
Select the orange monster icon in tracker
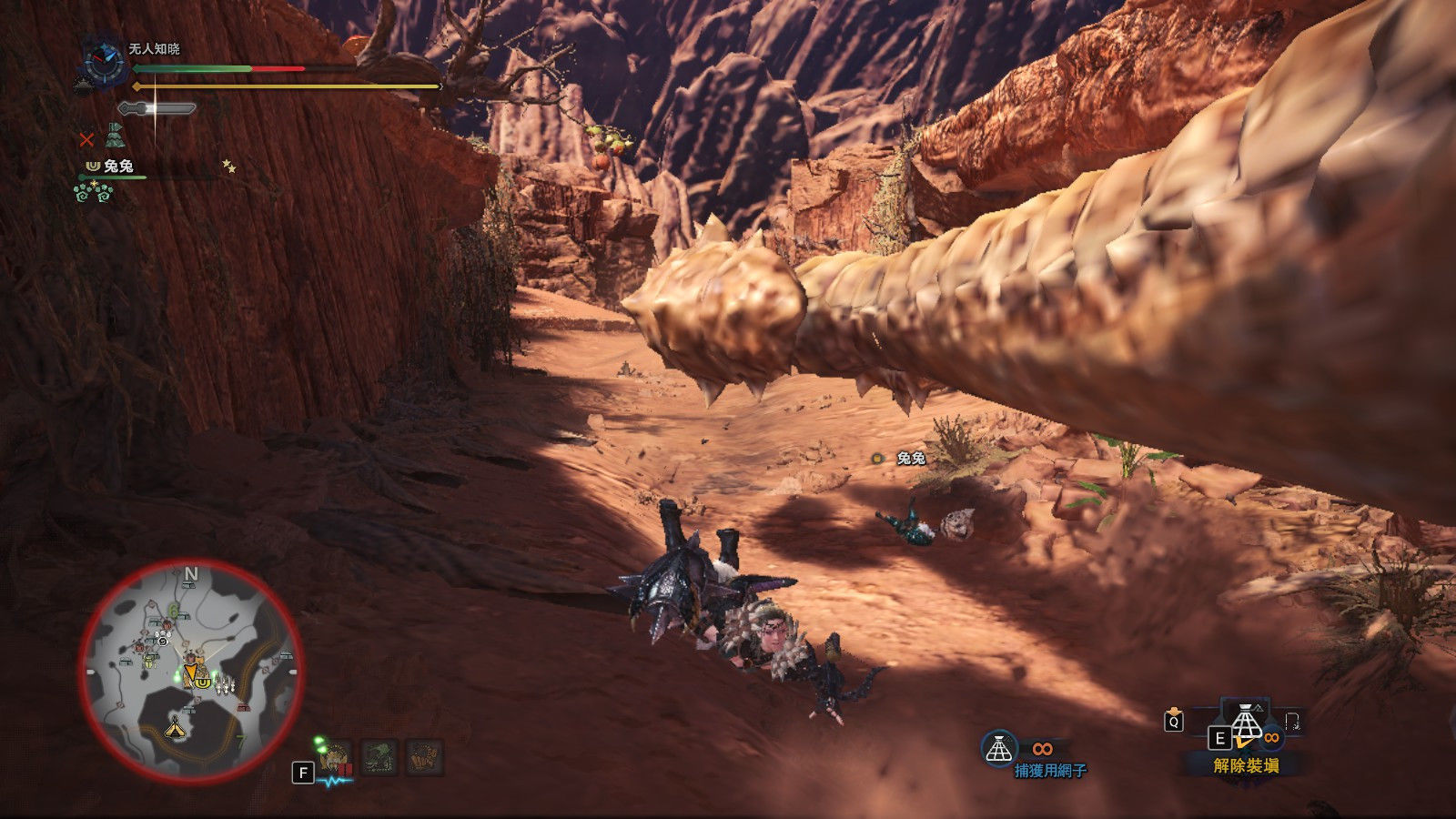pyautogui.click(x=423, y=757)
